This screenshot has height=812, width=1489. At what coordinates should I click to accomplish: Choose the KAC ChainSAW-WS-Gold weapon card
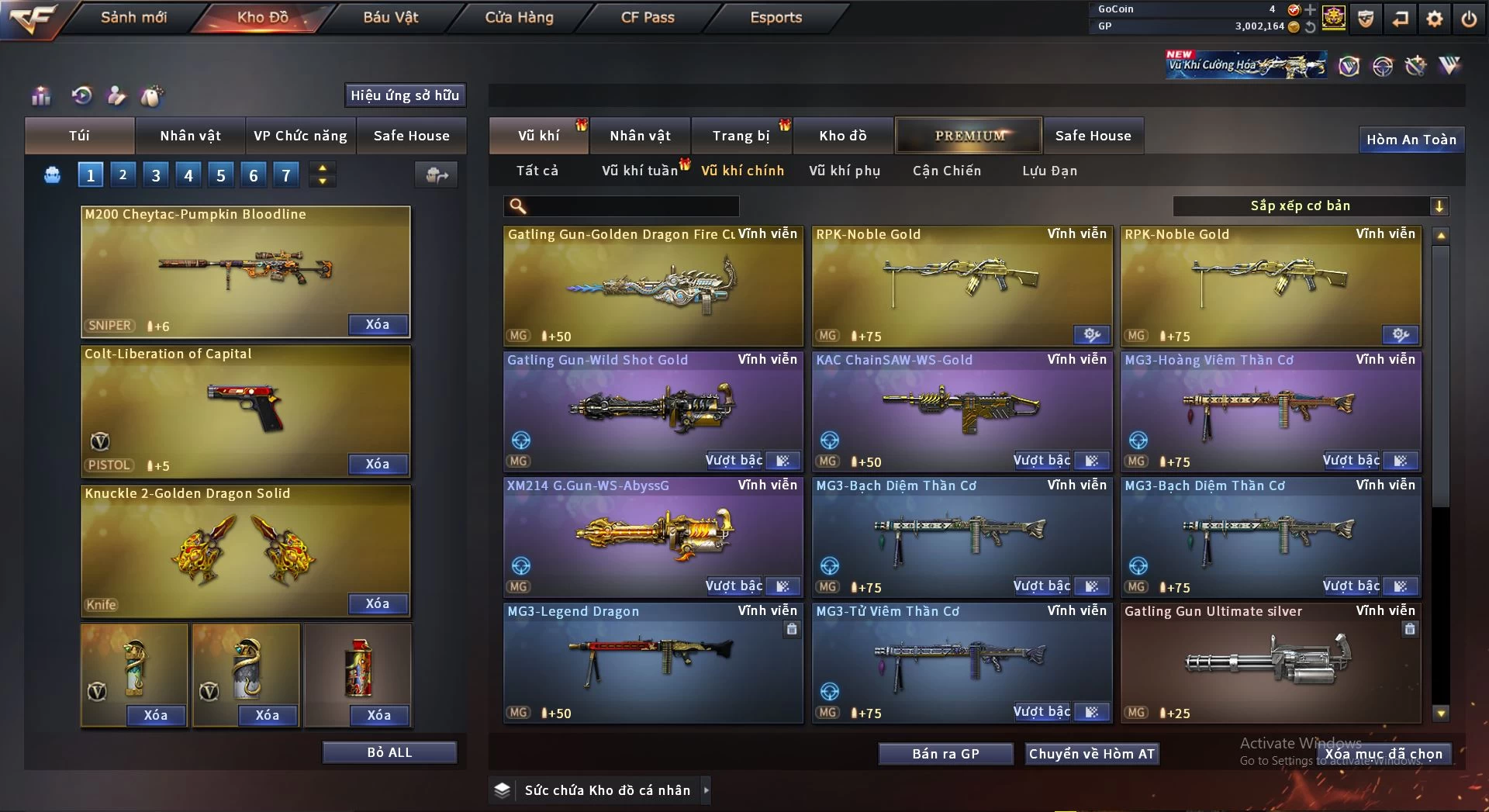pos(962,411)
